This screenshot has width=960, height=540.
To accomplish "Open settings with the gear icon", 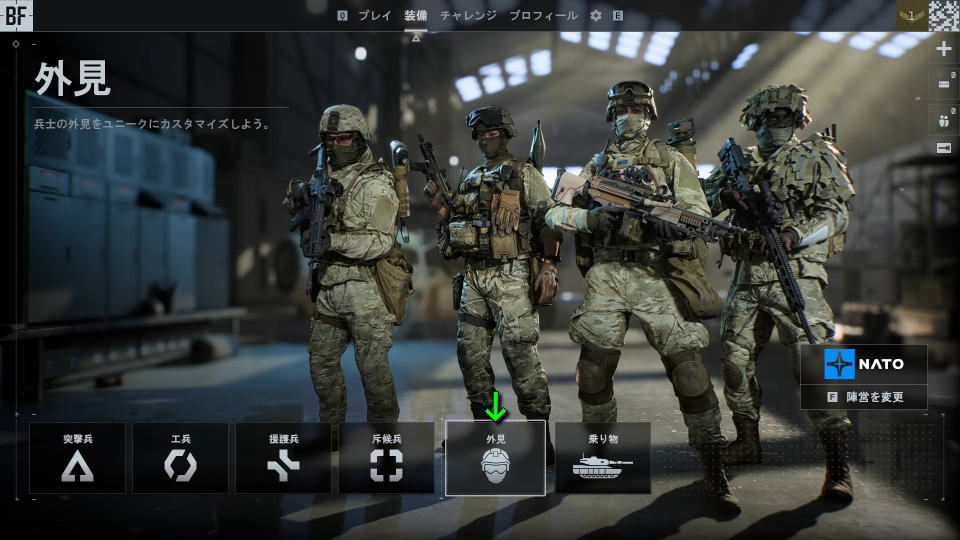I will tap(596, 16).
